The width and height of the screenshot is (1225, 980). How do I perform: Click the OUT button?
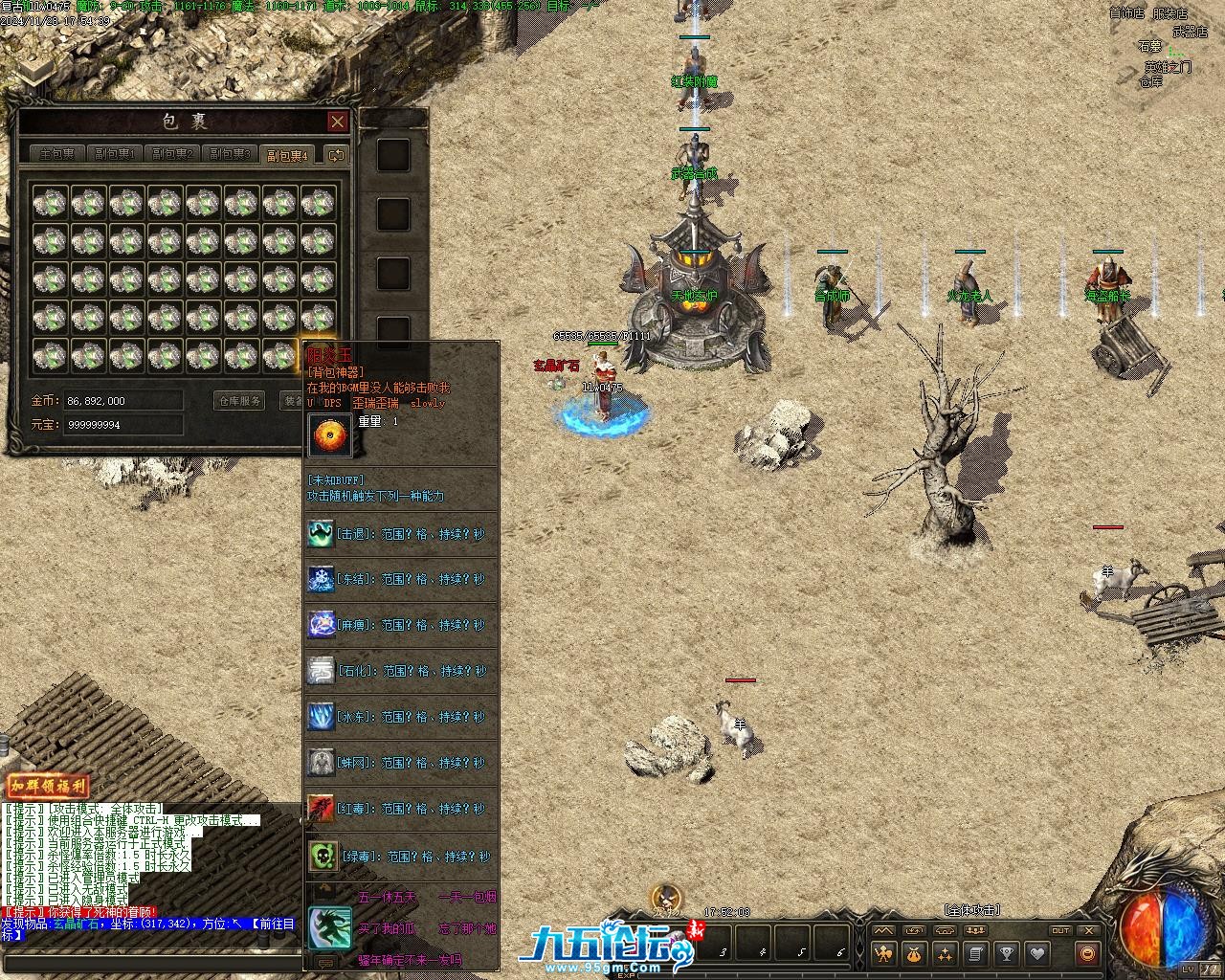1060,930
